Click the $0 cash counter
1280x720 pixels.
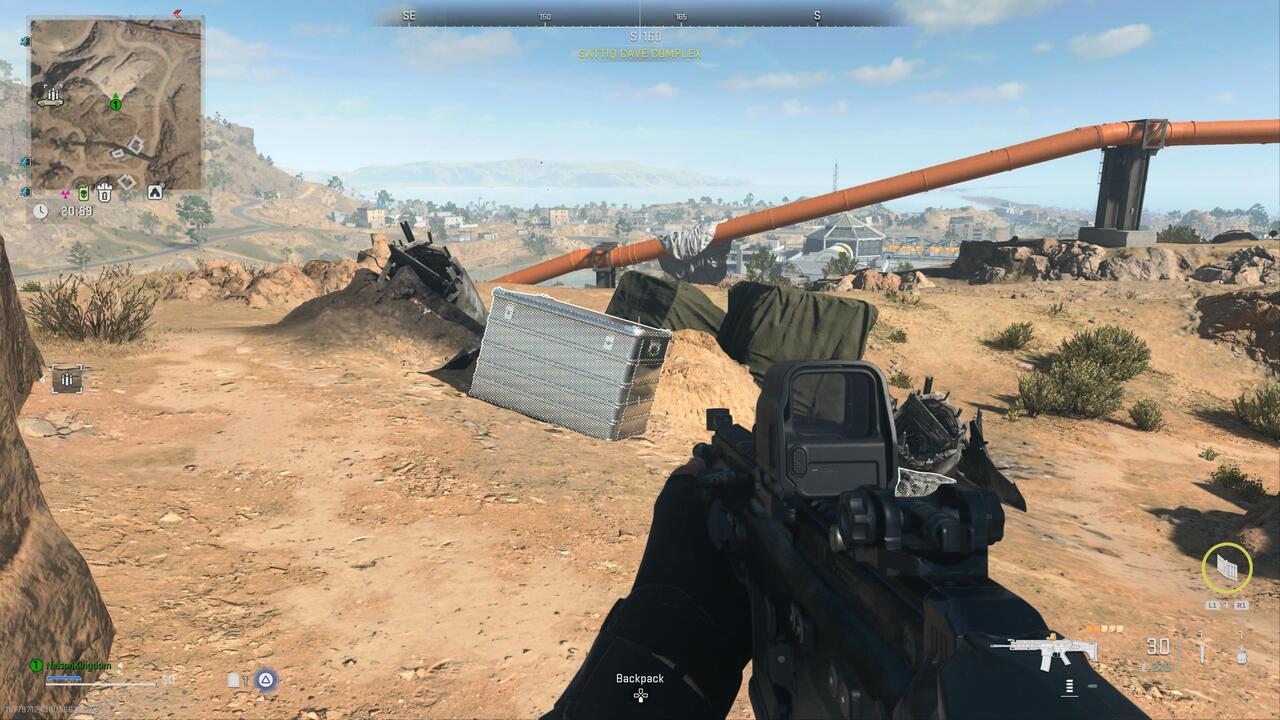coord(167,679)
